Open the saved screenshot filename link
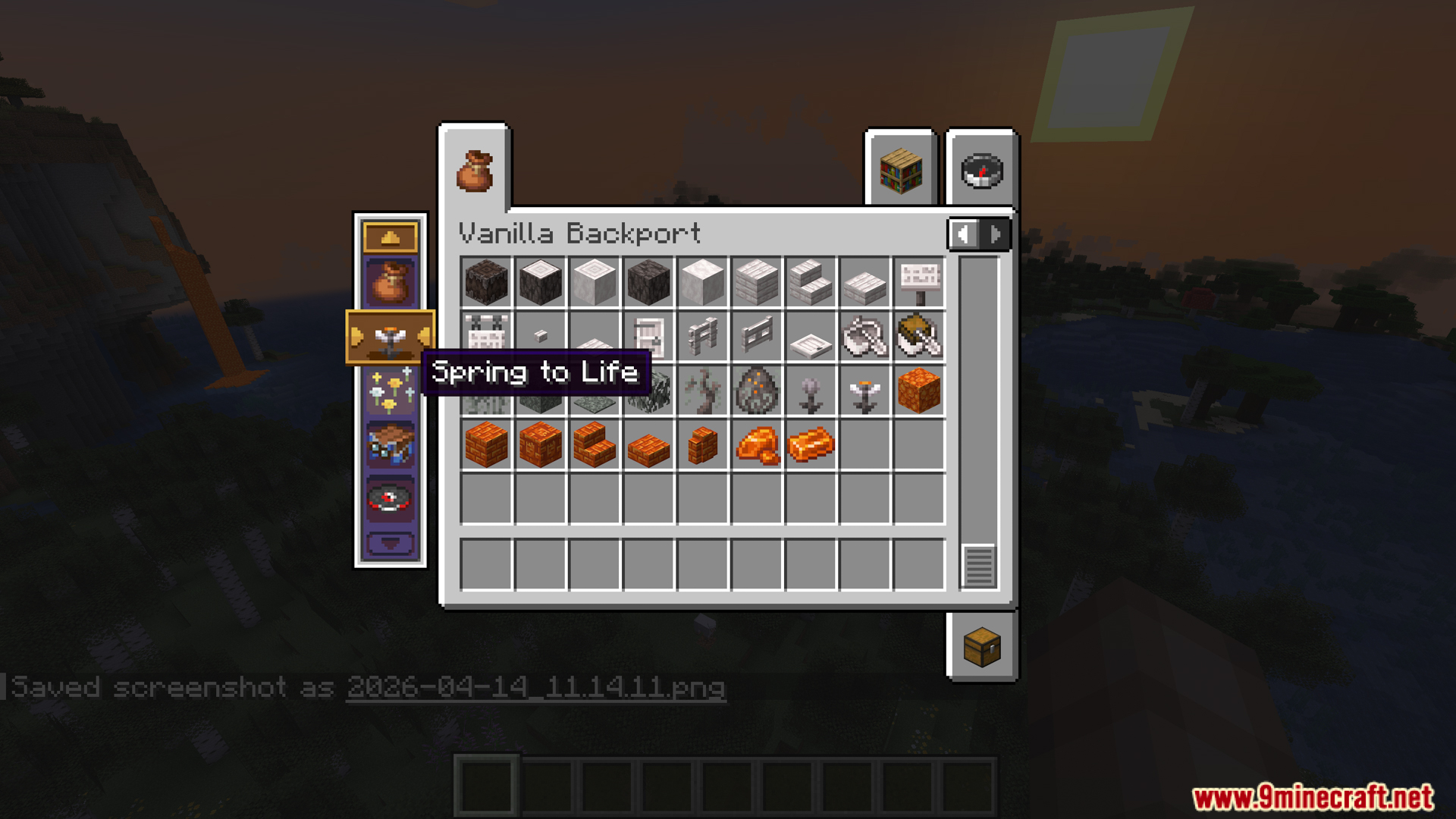This screenshot has width=1456, height=819. [x=535, y=688]
